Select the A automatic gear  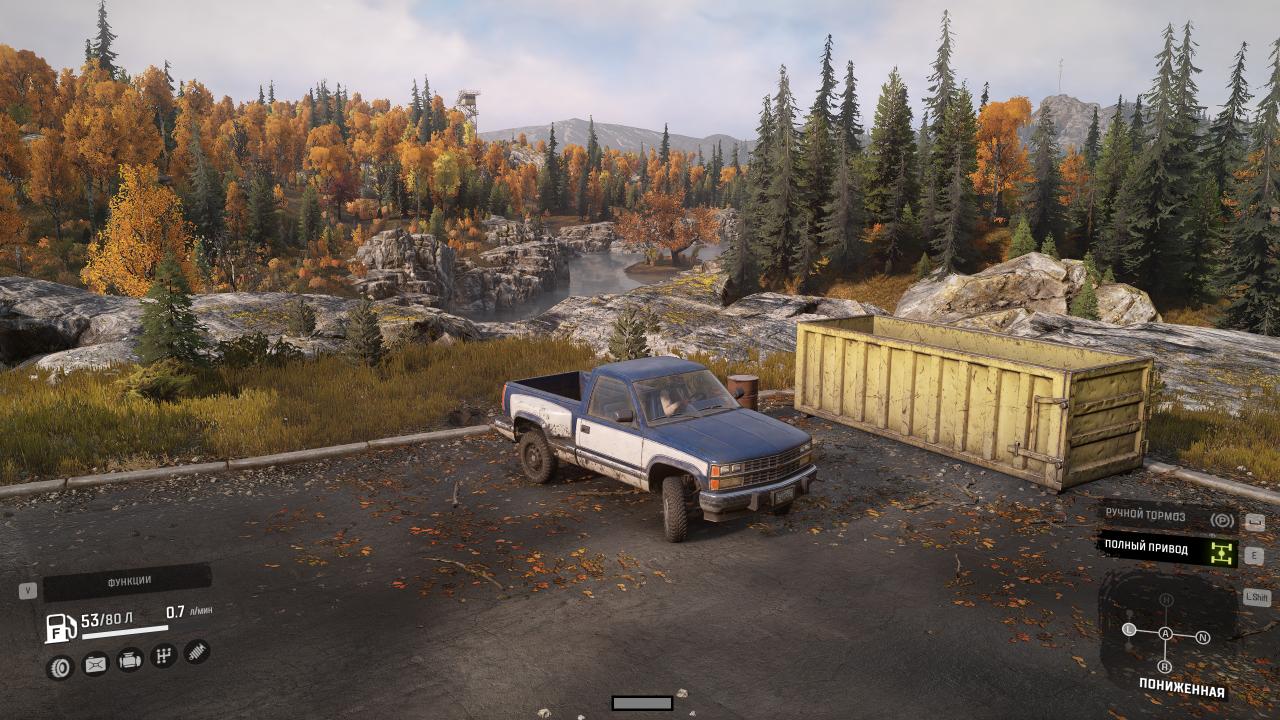[x=1166, y=633]
